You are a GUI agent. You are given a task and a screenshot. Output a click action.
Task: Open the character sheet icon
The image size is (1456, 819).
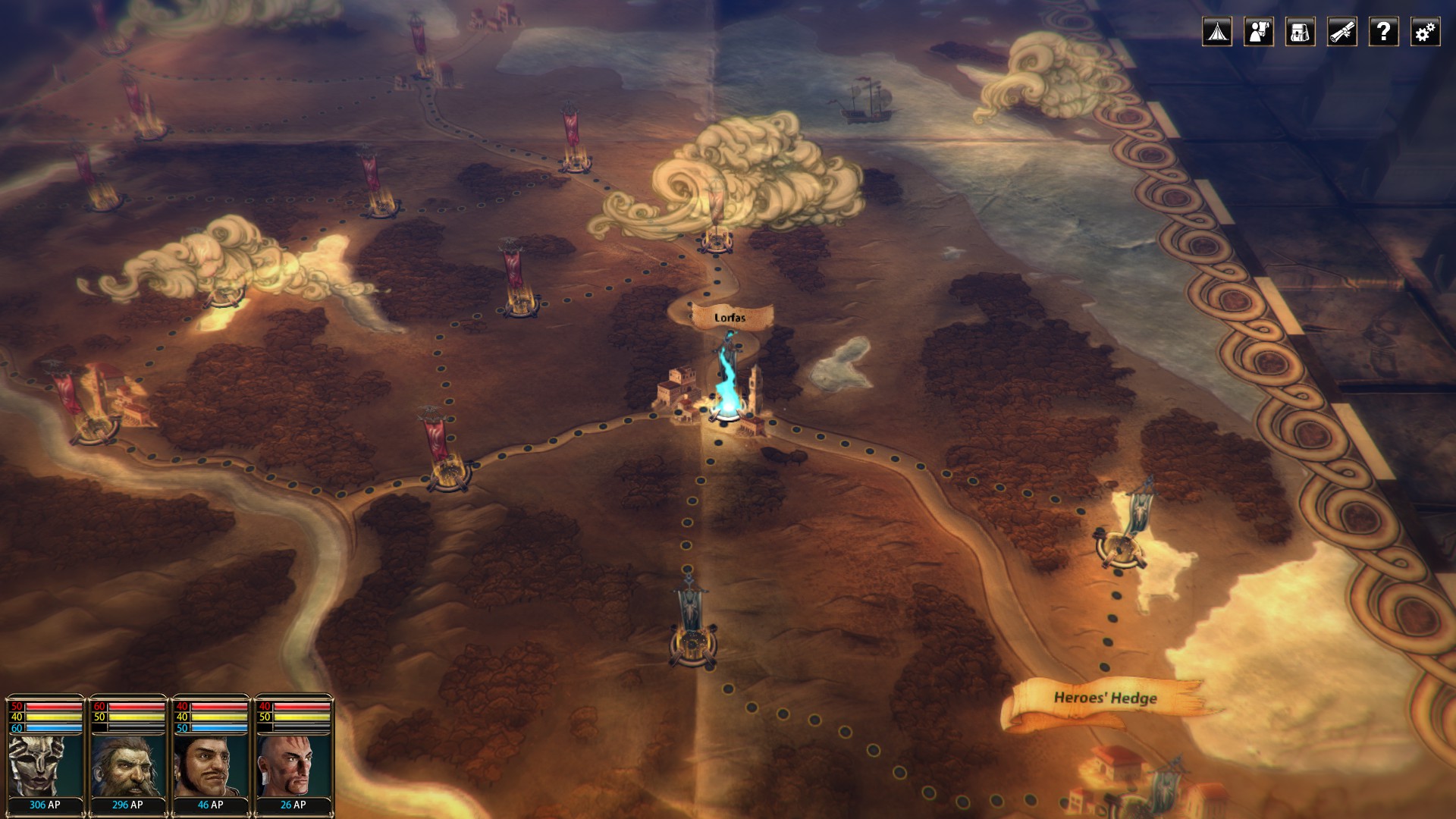pos(1258,32)
